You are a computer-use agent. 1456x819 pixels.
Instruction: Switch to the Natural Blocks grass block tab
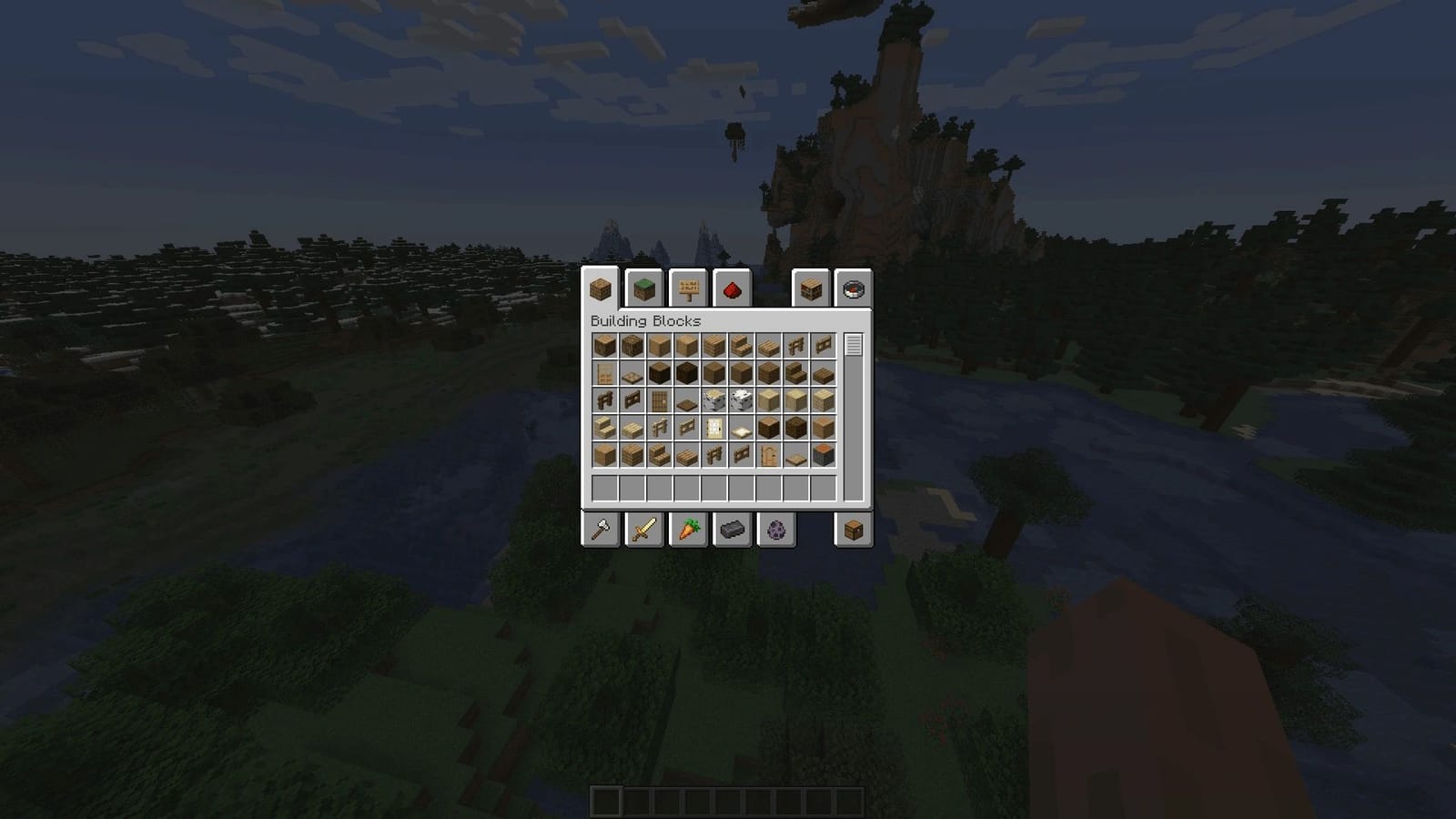point(642,289)
